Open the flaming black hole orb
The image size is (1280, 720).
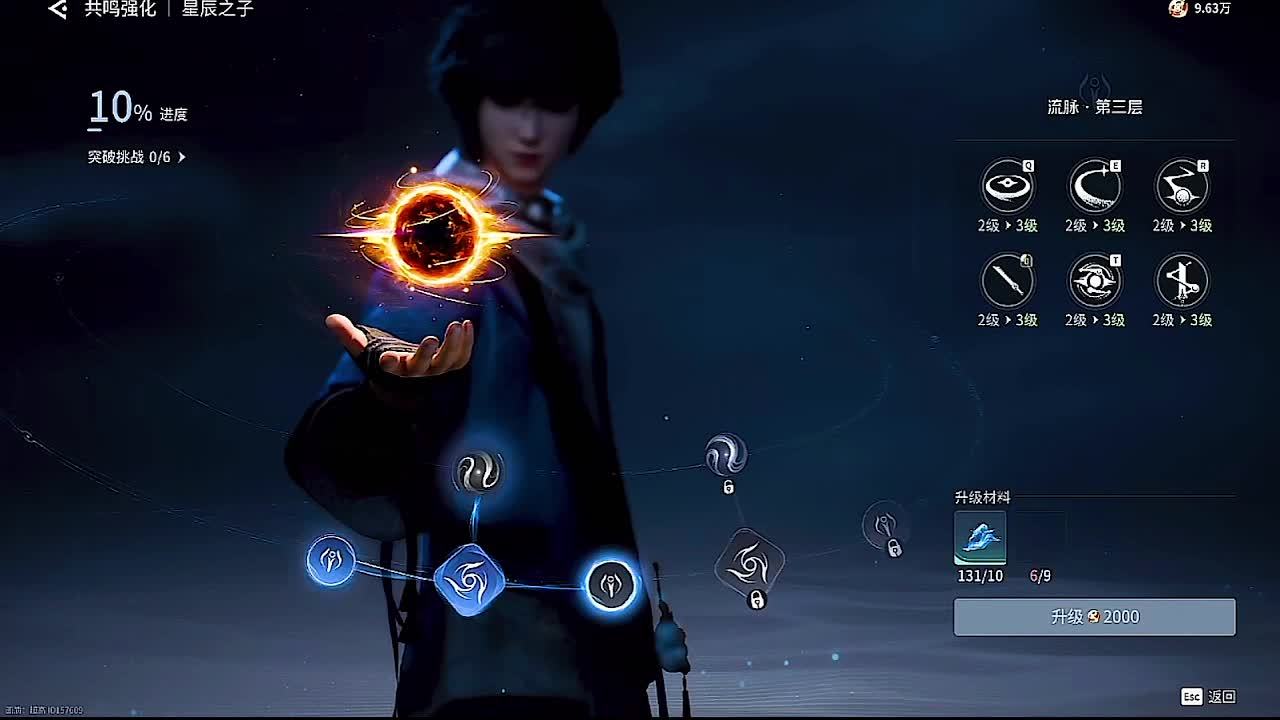436,232
